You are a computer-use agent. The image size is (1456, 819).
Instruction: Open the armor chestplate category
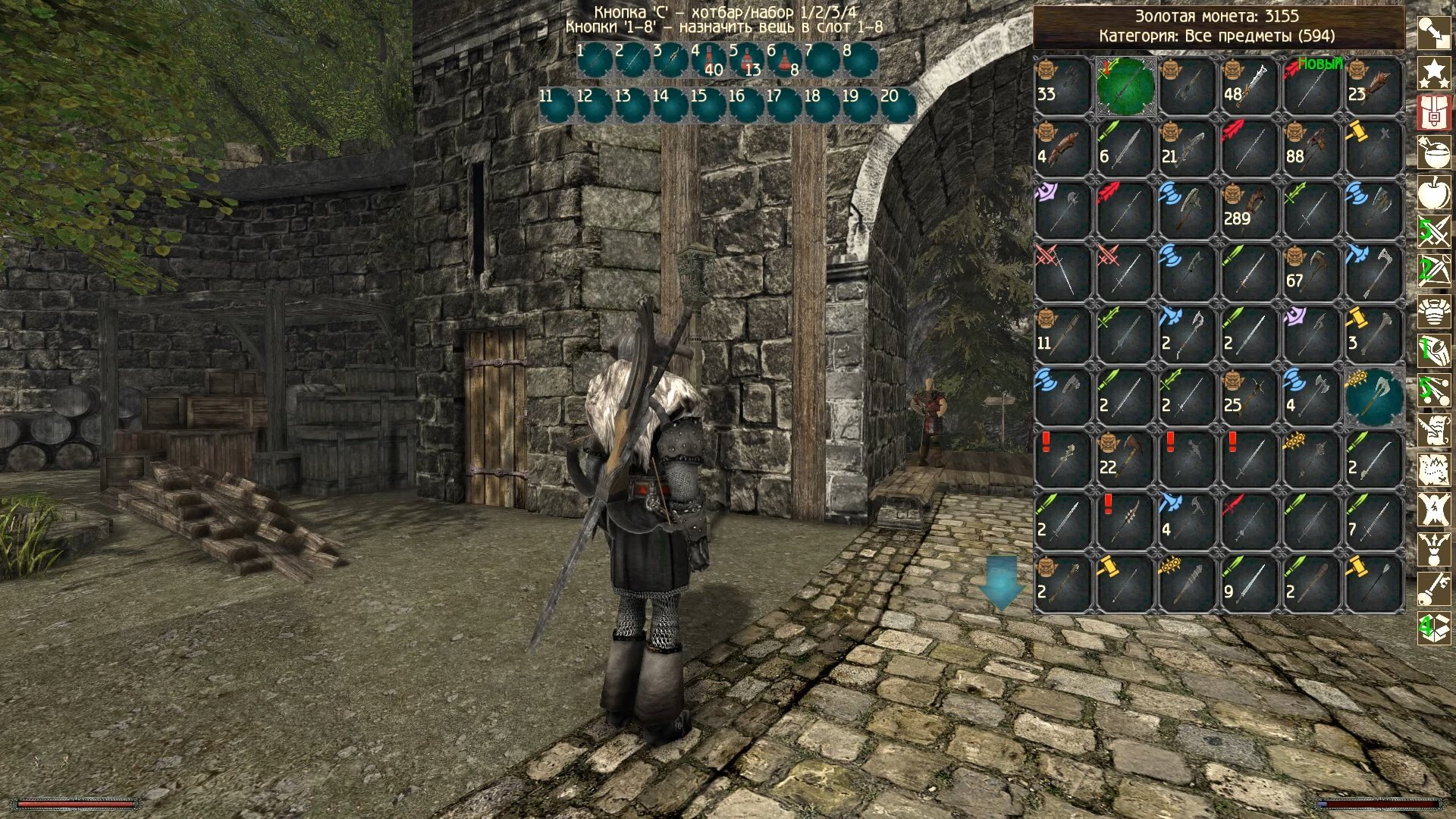[1434, 311]
